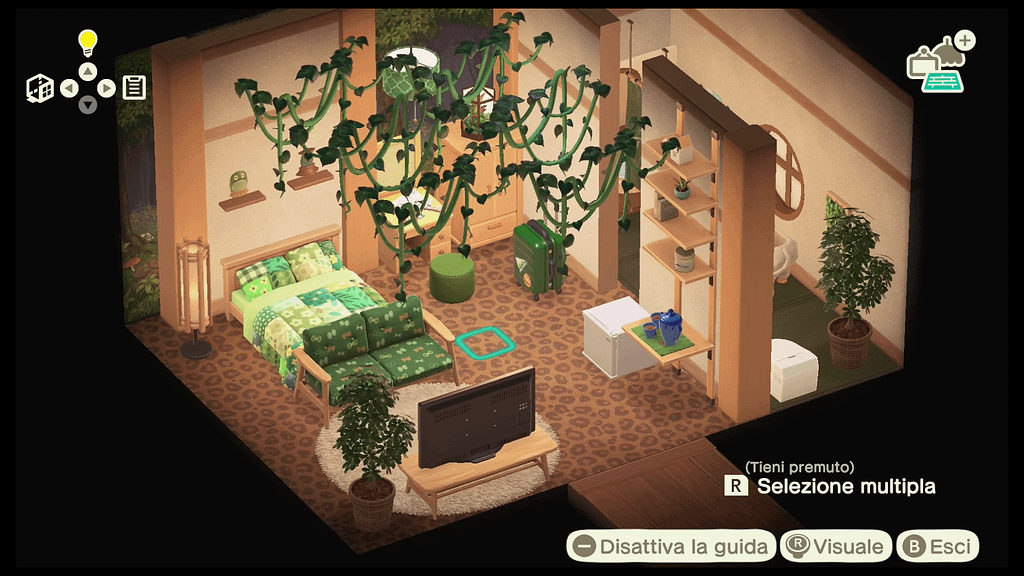Click the left arrow on the d-pad
The image size is (1024, 576).
[x=69, y=88]
